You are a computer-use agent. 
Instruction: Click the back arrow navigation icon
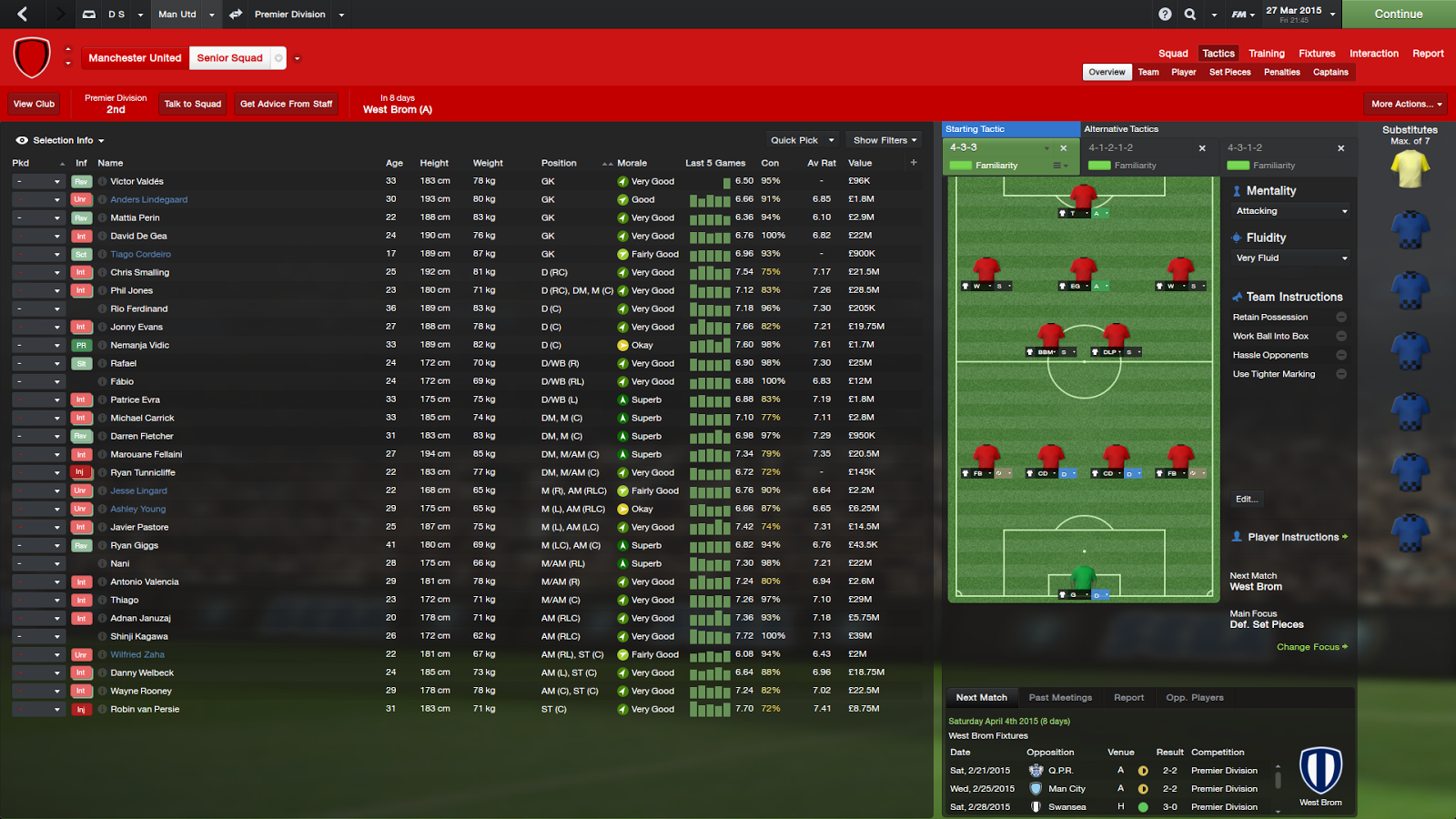(x=20, y=15)
